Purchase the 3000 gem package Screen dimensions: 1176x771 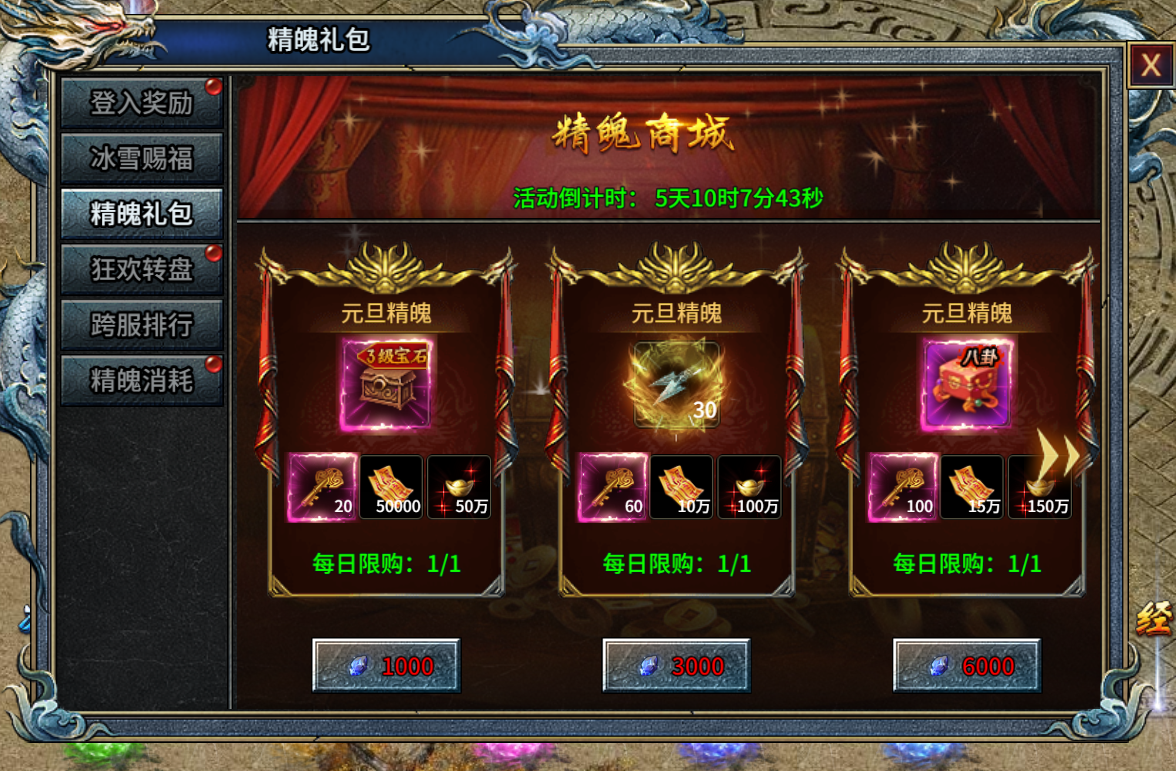coord(676,666)
